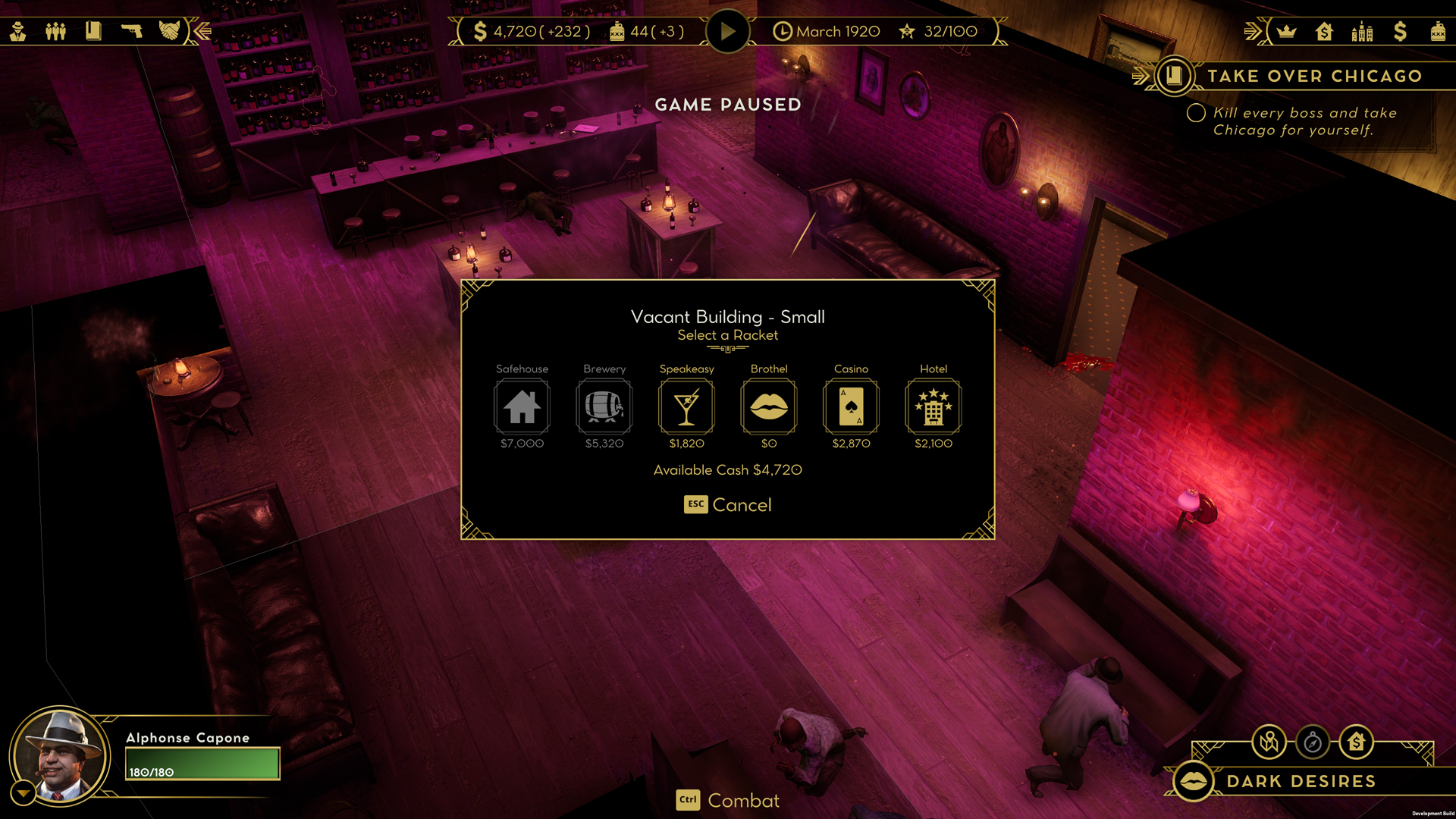
Task: Resume the game with the play button
Action: 727,32
